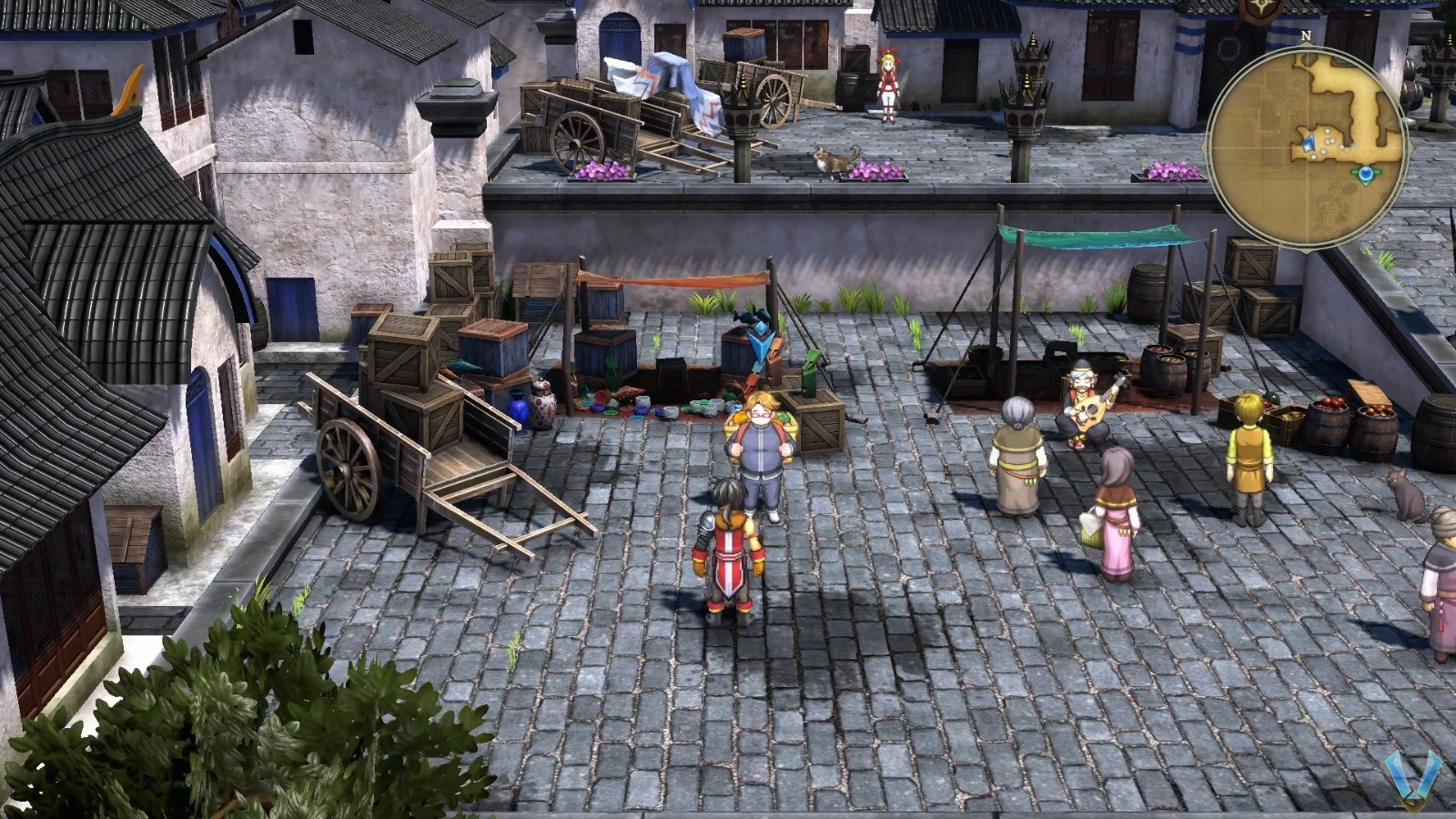Click the N compass marker above the minimap

tap(1306, 35)
